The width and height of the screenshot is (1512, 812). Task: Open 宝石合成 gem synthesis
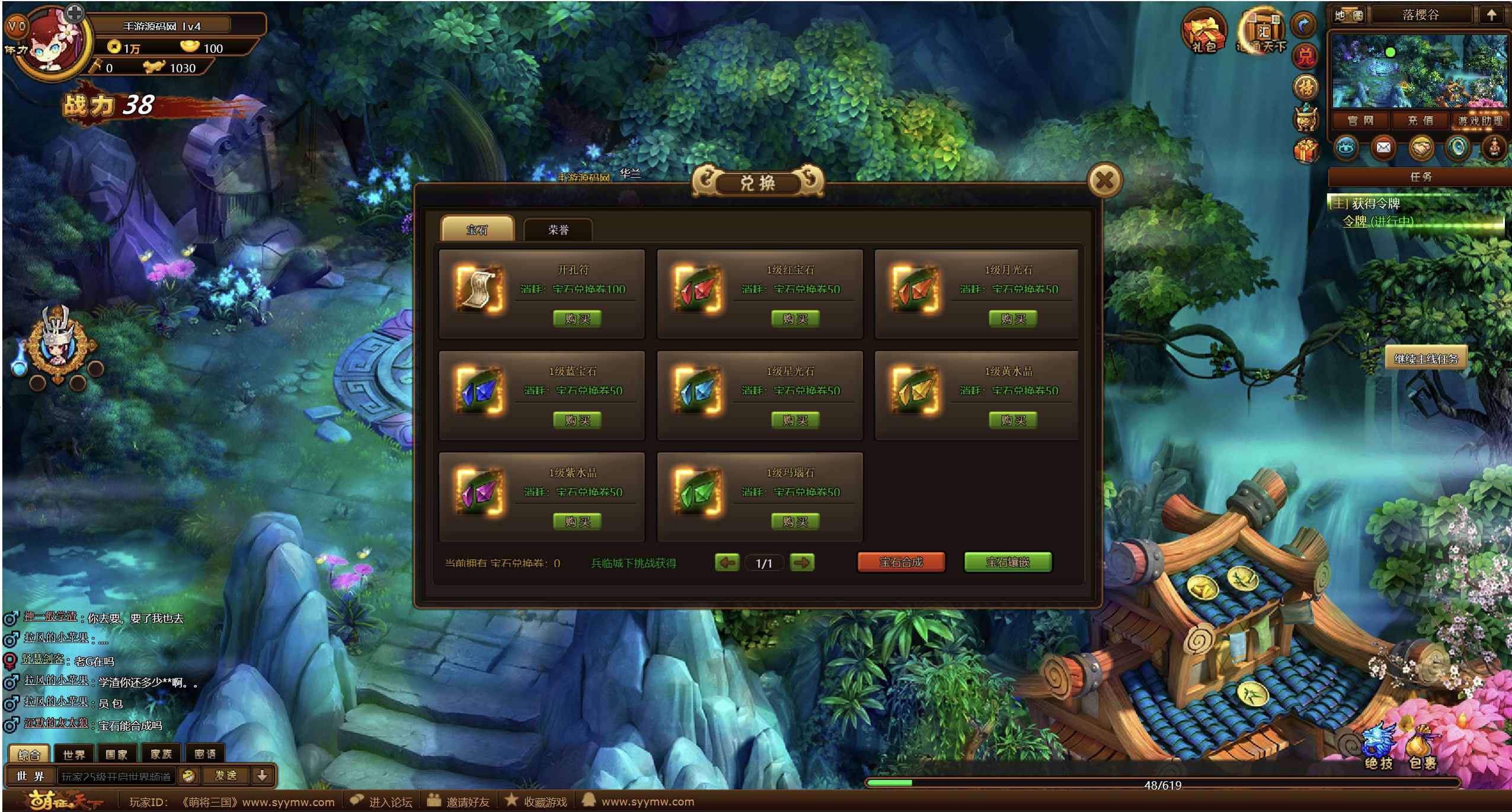[x=901, y=562]
